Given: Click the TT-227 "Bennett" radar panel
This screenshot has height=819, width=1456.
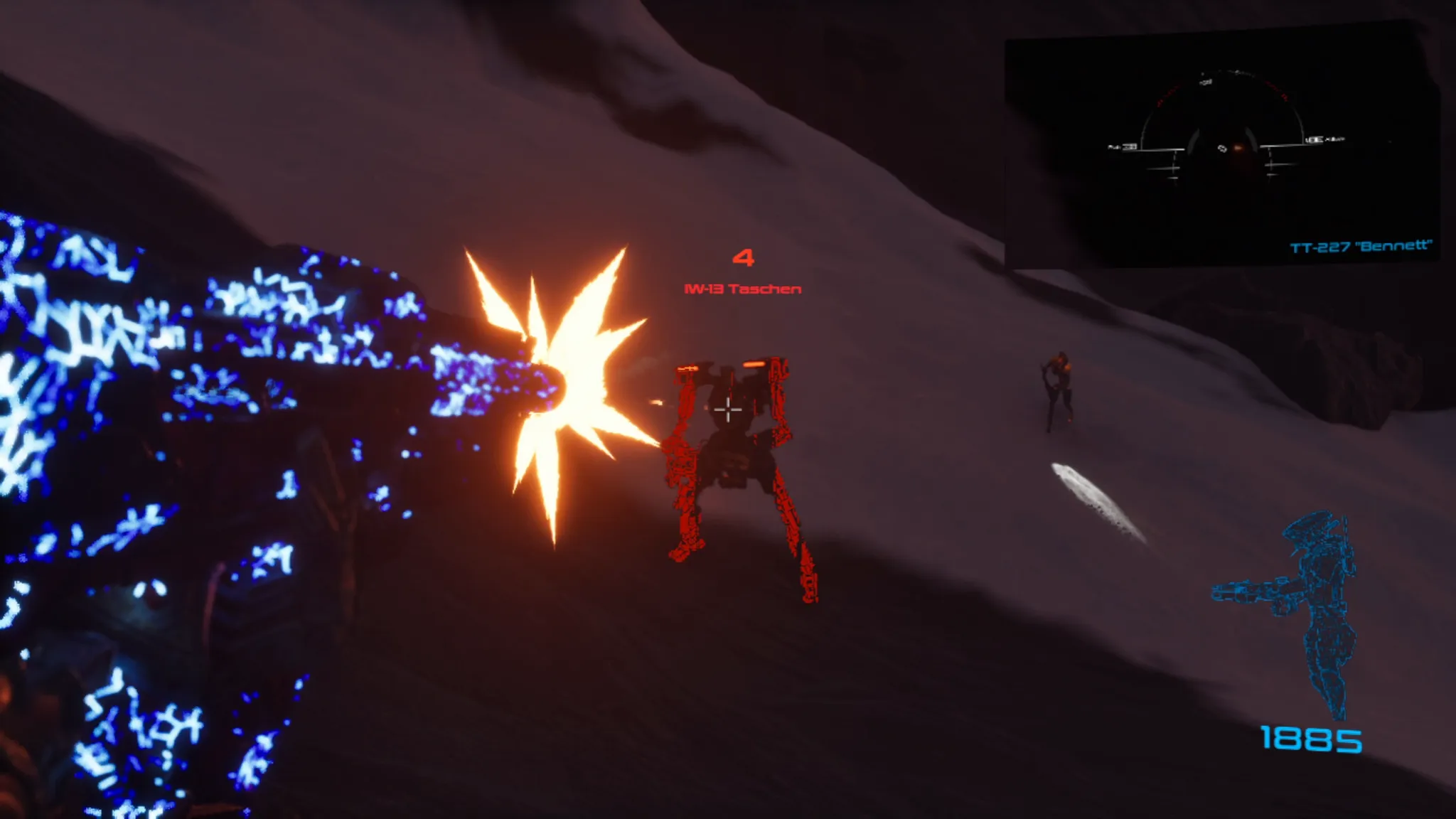Looking at the screenshot, I should coord(1220,147).
